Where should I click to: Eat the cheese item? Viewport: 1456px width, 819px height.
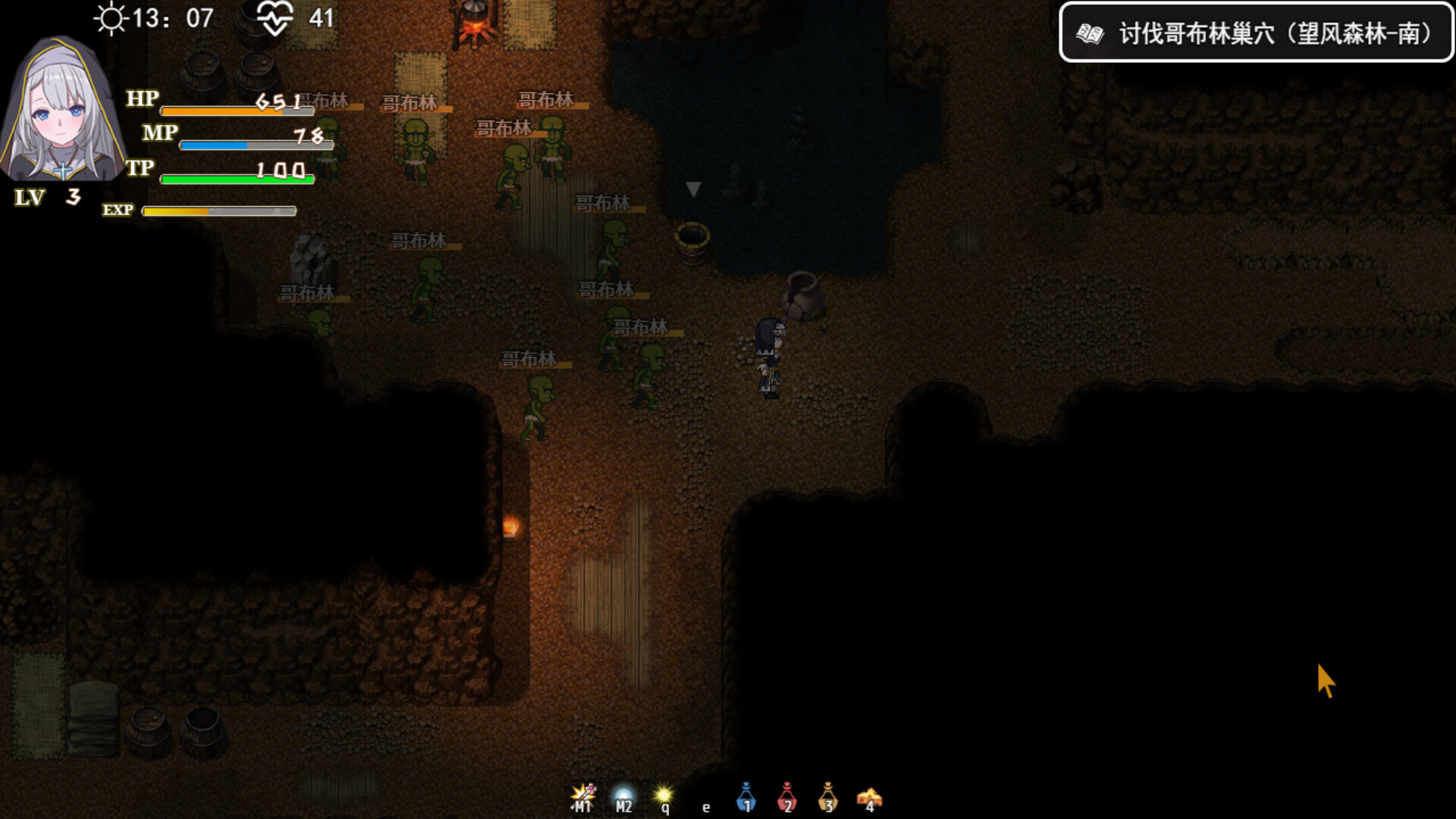point(869,798)
